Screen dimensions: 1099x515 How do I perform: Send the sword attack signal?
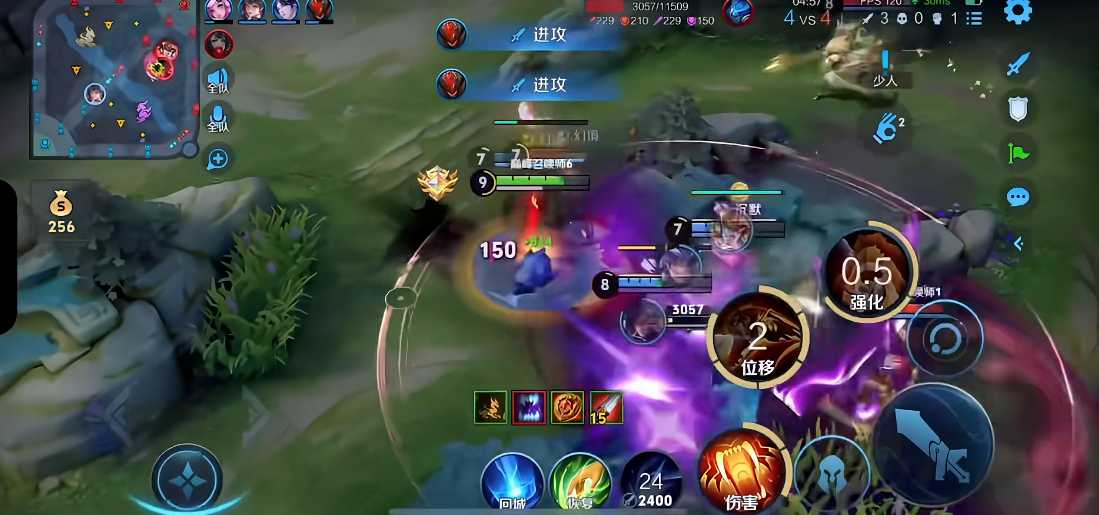coord(1018,66)
